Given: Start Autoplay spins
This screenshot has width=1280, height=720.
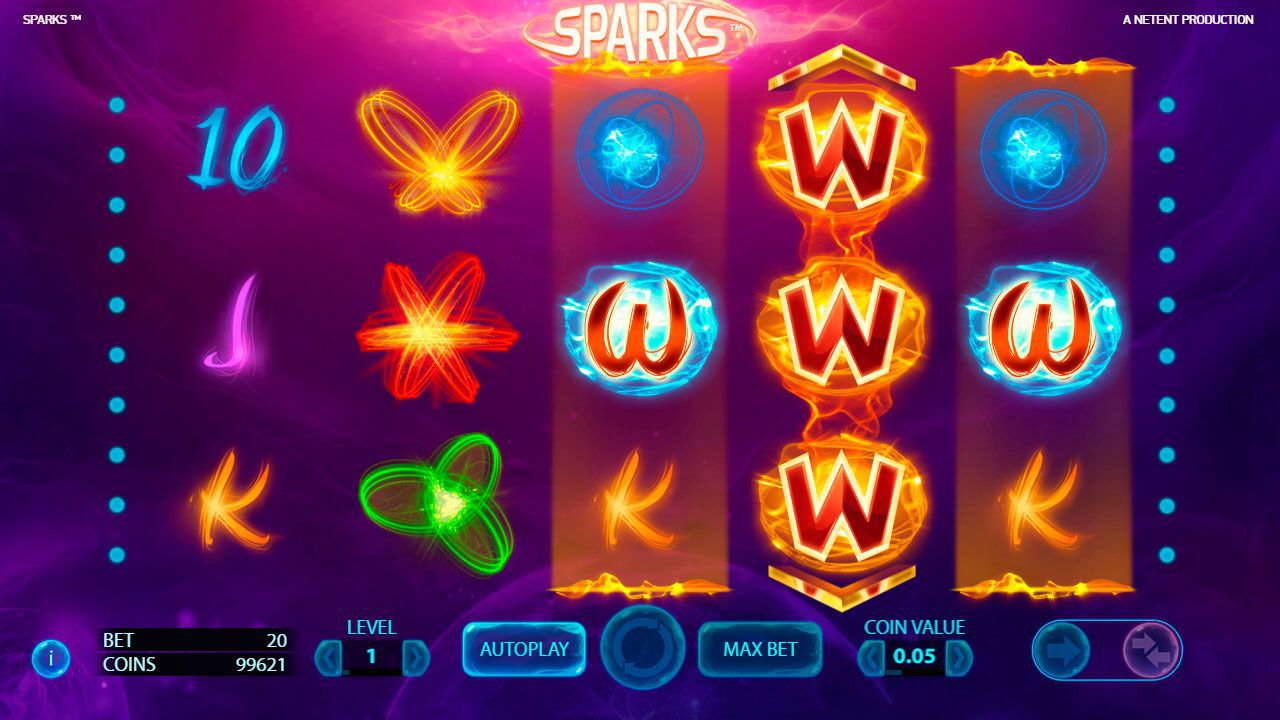Looking at the screenshot, I should pyautogui.click(x=524, y=649).
